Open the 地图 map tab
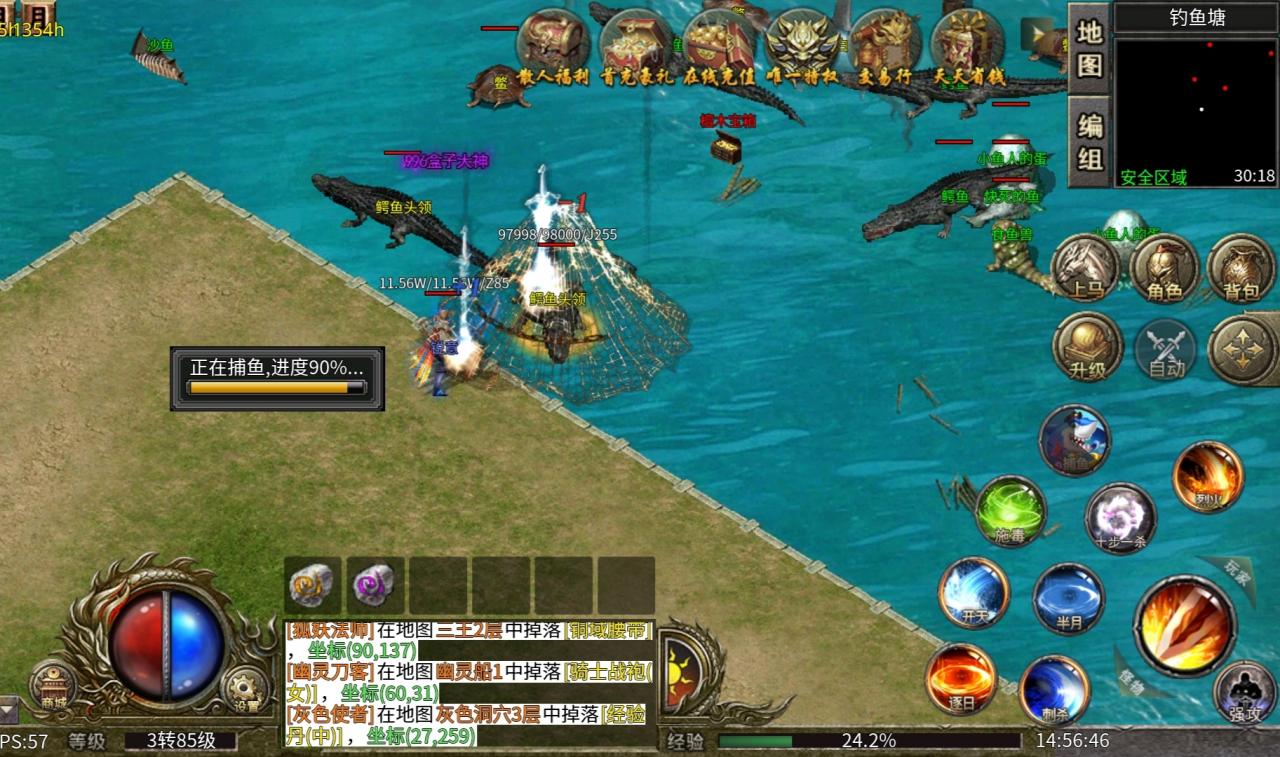Viewport: 1280px width, 757px height. coord(1089,49)
